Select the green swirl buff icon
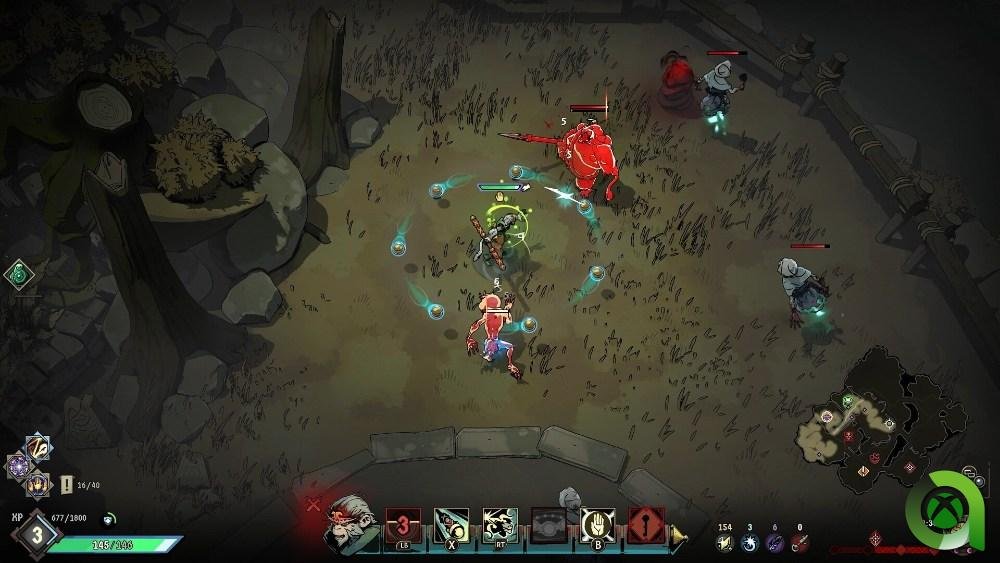The width and height of the screenshot is (1000, 563). point(18,273)
